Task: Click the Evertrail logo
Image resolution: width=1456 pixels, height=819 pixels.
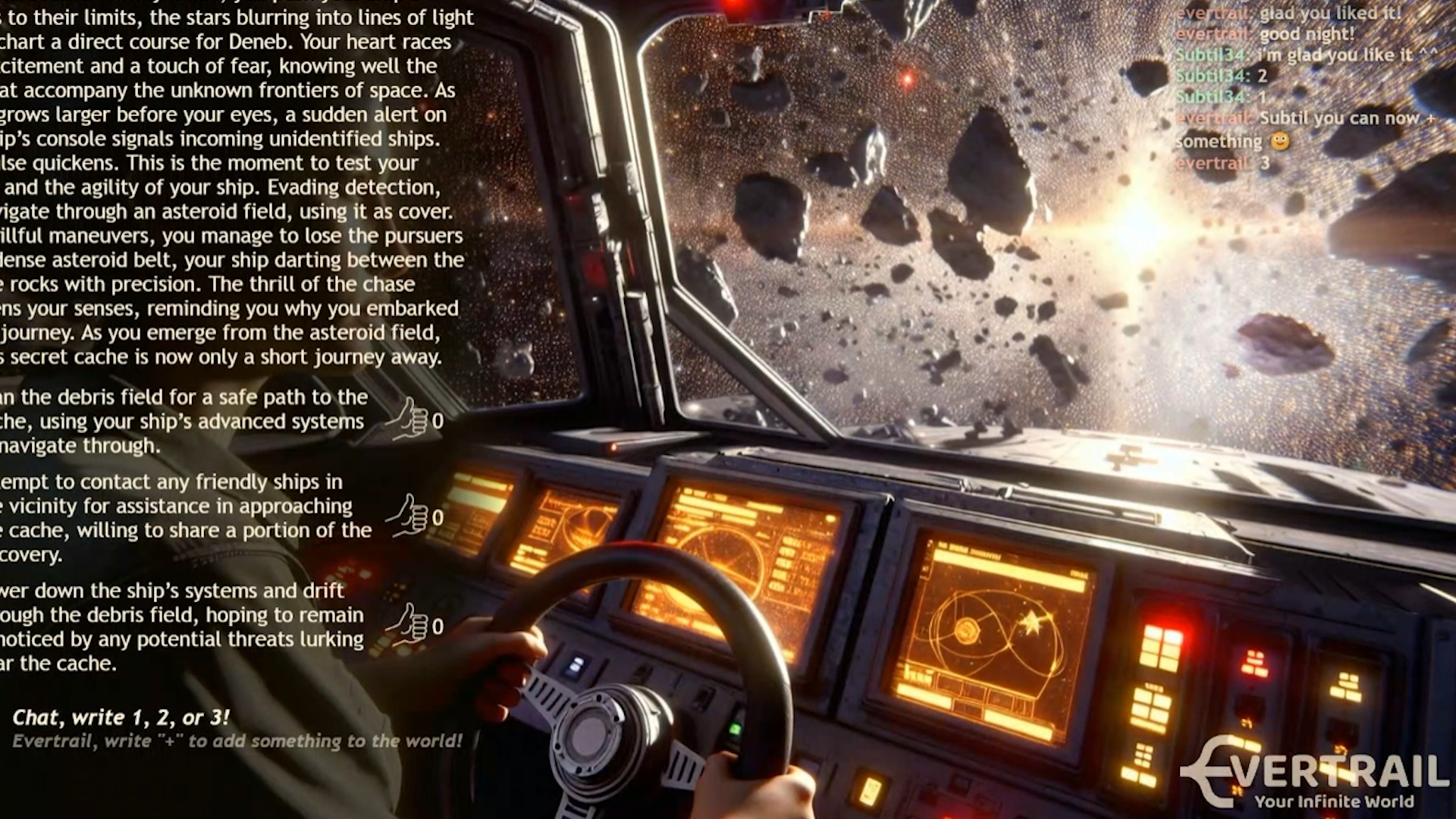Action: (1316, 772)
